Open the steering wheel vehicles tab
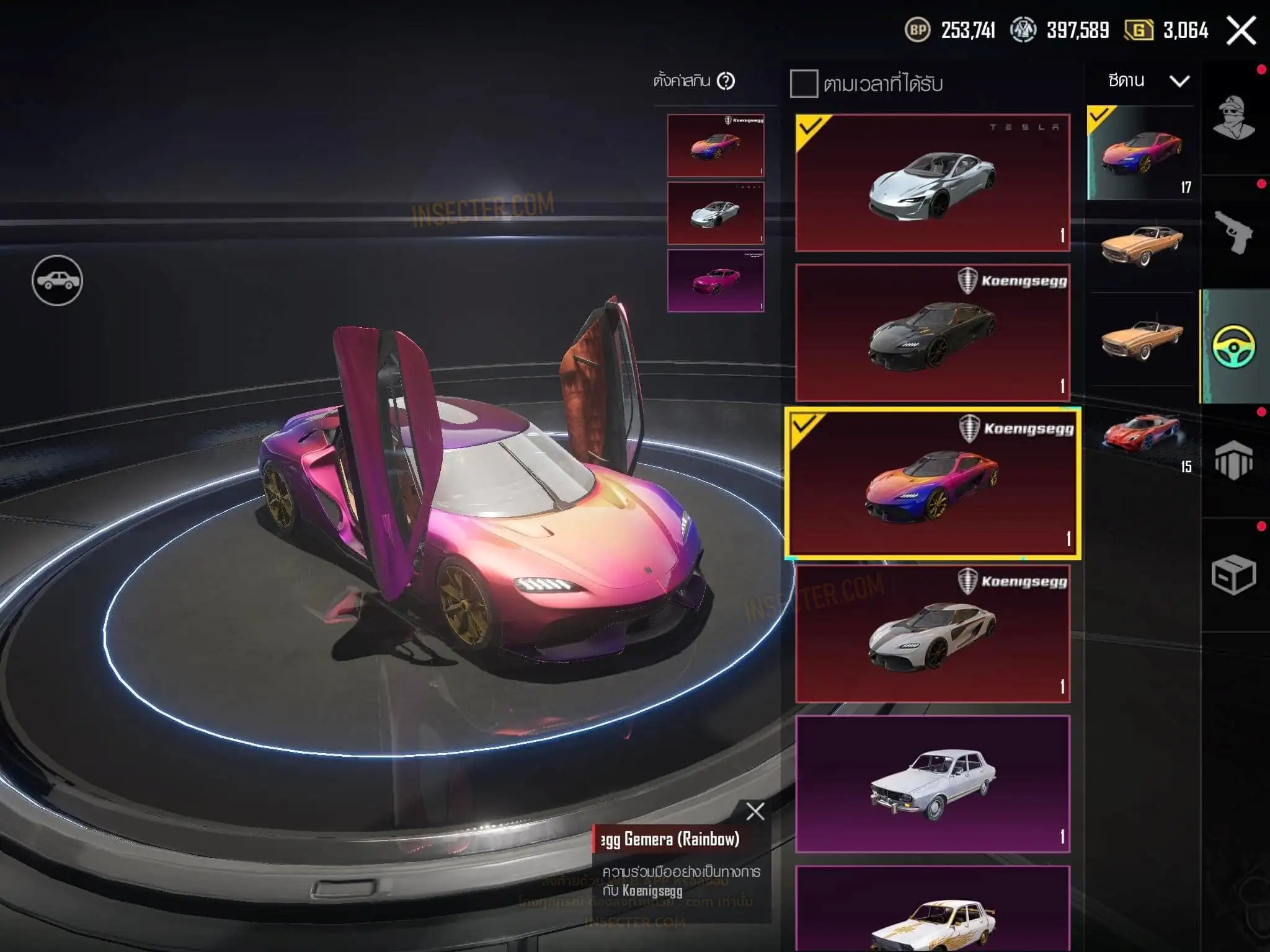 pos(1234,346)
